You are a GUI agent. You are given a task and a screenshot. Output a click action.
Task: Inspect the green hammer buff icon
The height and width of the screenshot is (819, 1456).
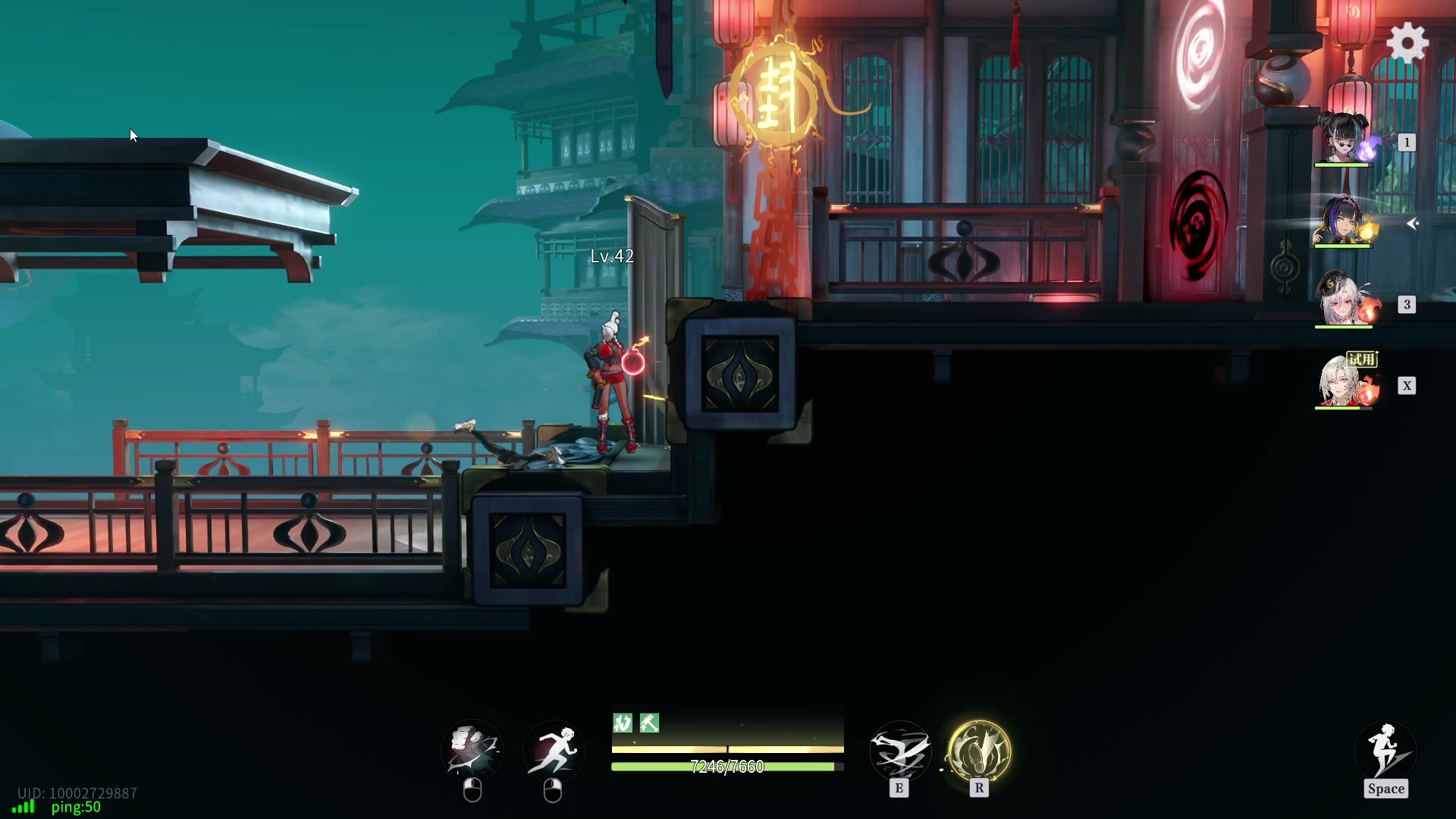click(649, 723)
